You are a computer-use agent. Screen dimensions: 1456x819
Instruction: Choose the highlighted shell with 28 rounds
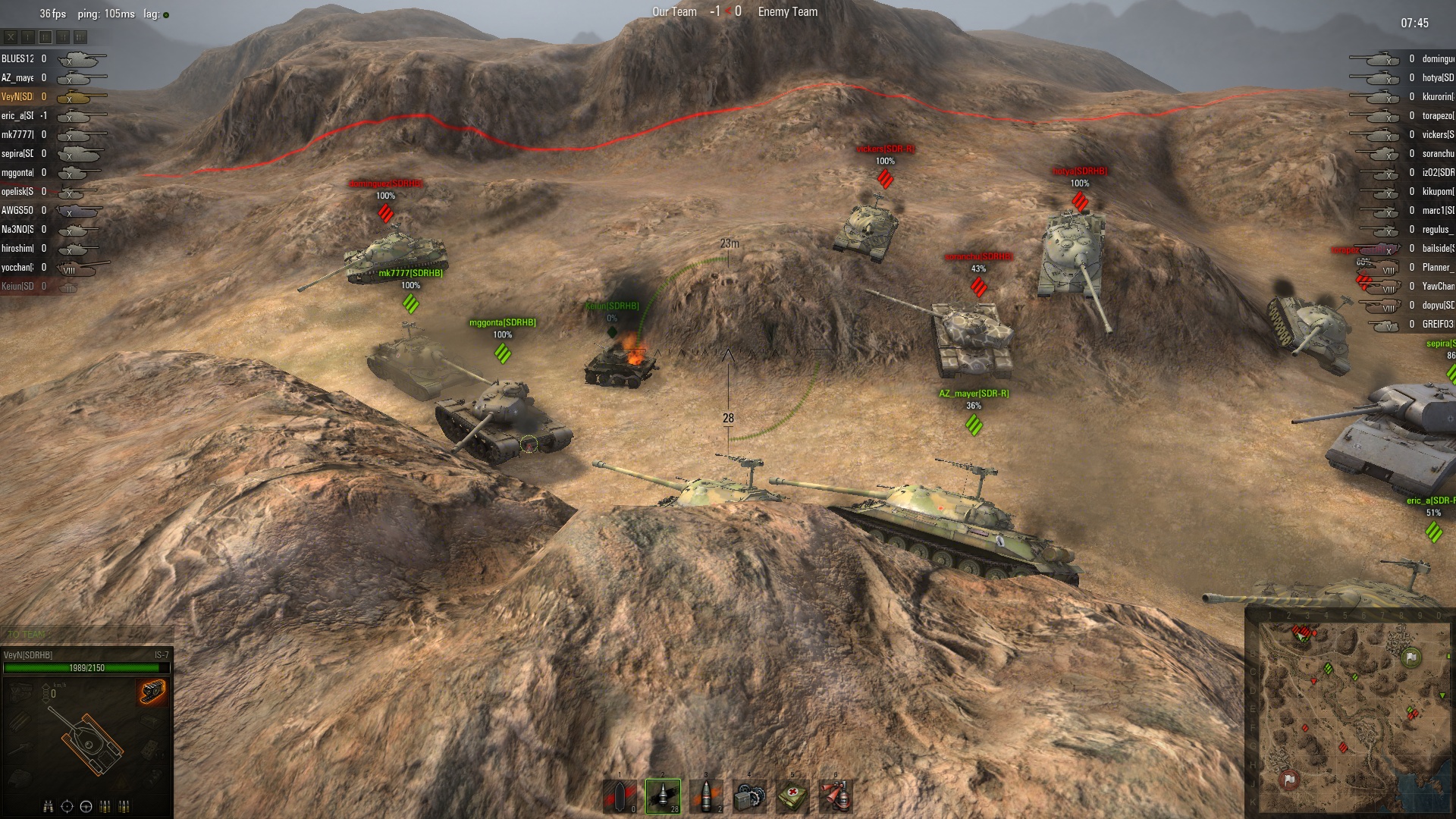tap(663, 796)
